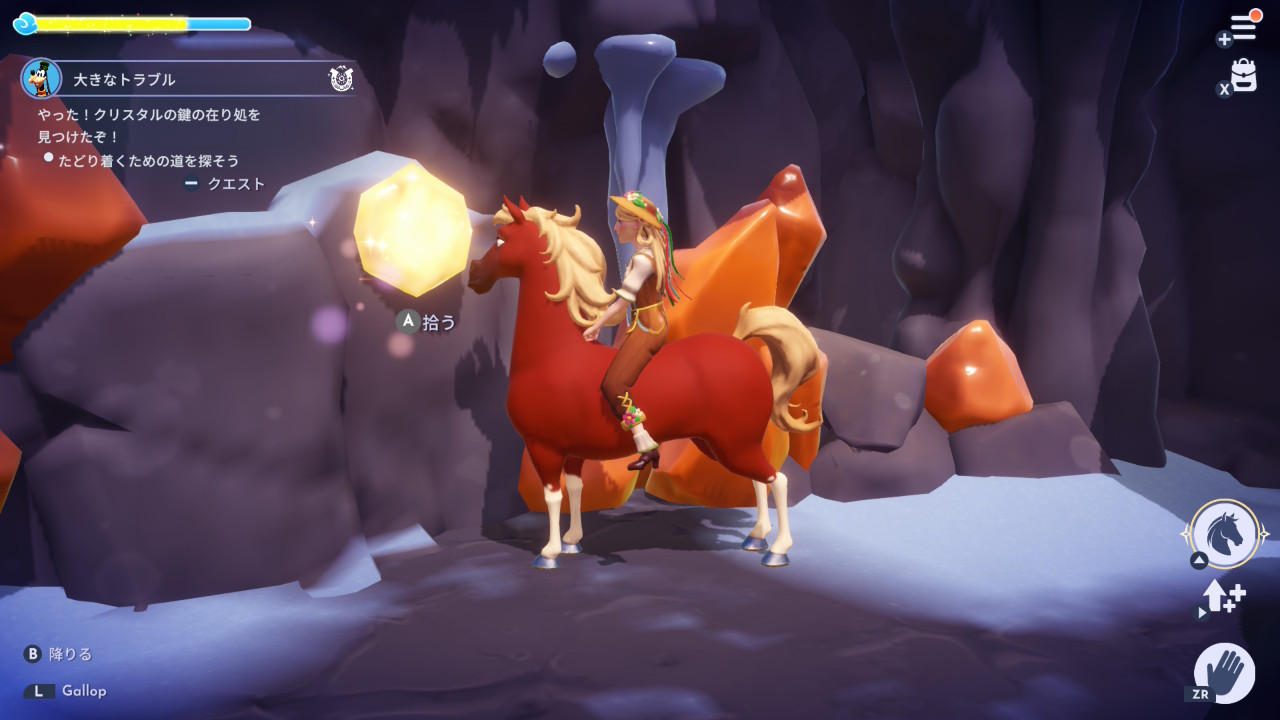Open the backpack inventory
1280x720 pixels.
[1243, 76]
